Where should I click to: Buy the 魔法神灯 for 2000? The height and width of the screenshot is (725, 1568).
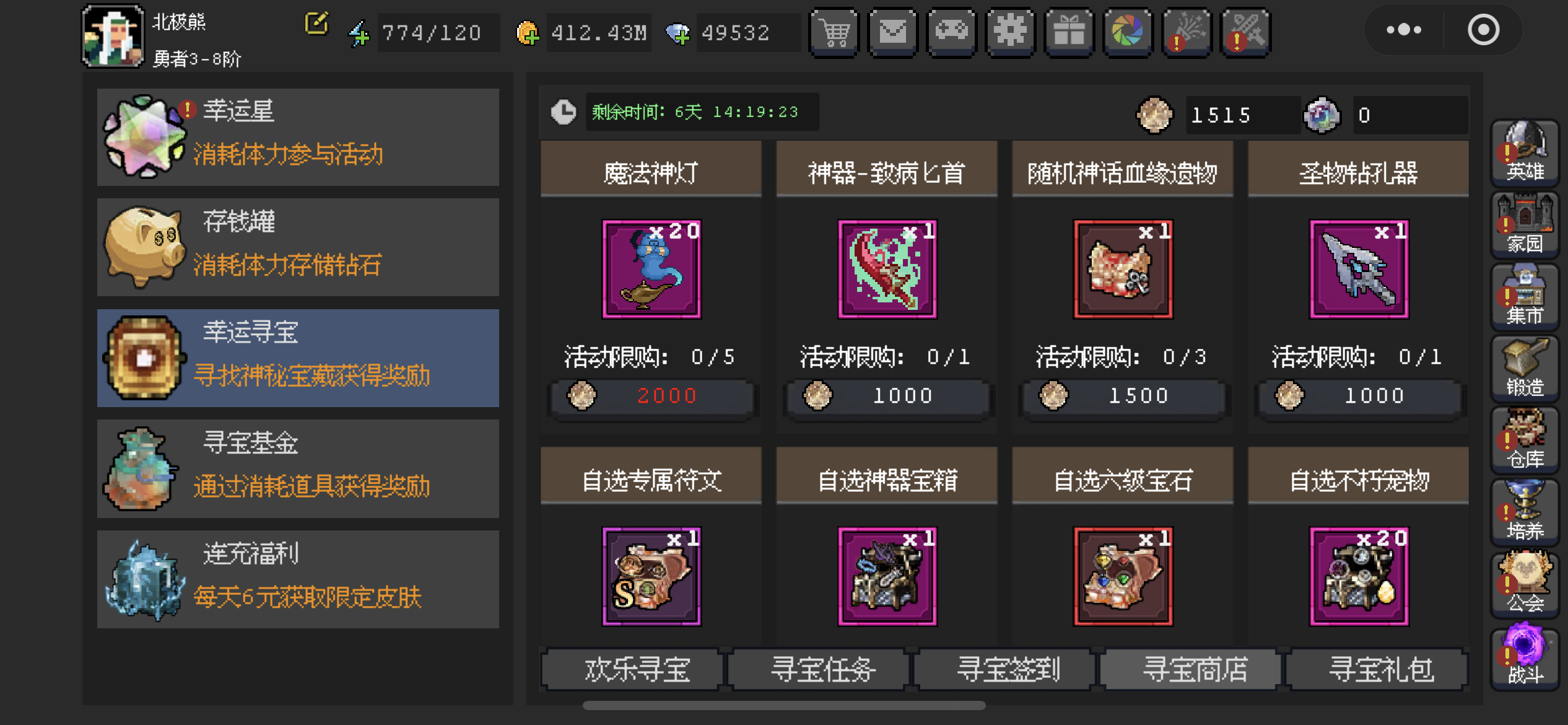[651, 397]
